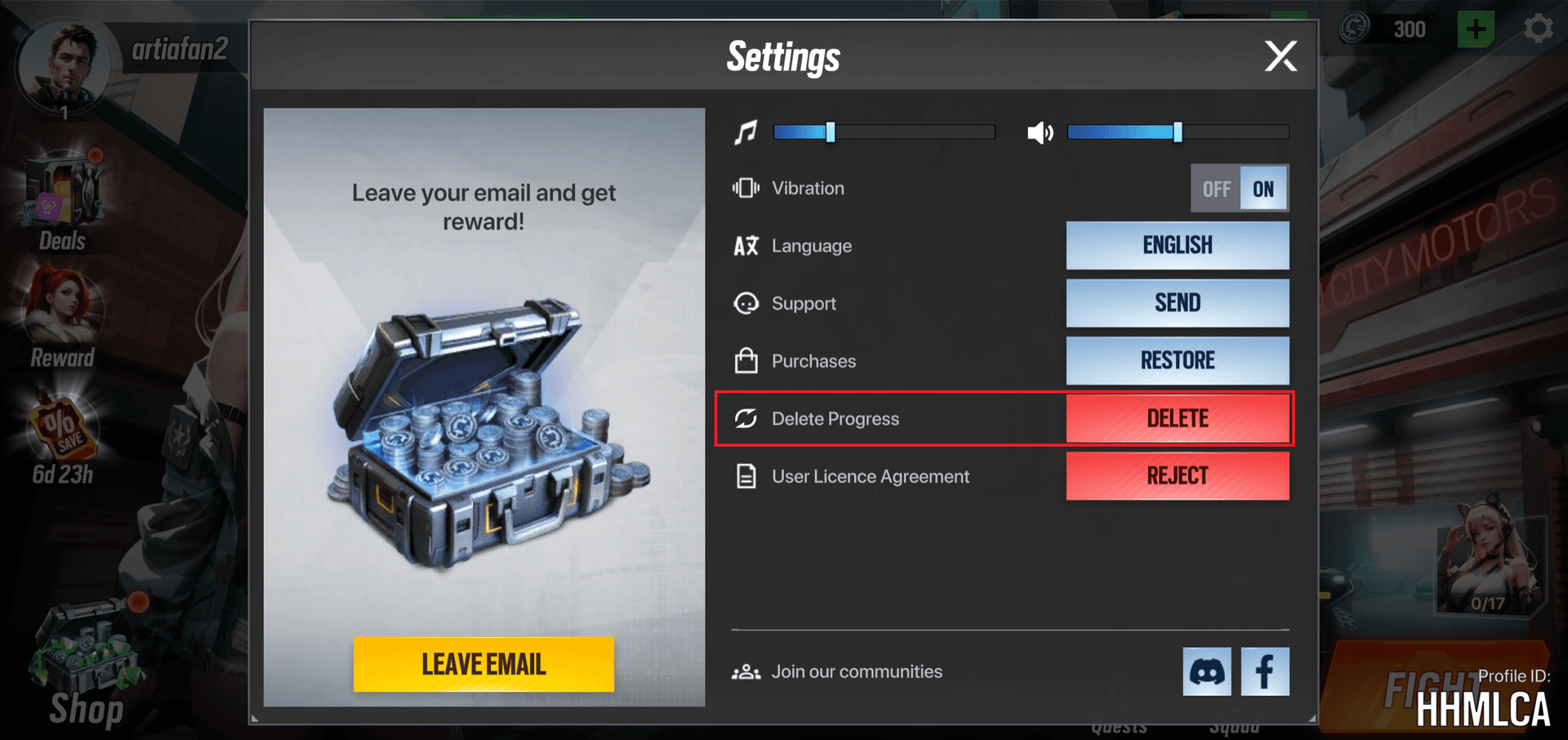Send a support request

[x=1177, y=303]
